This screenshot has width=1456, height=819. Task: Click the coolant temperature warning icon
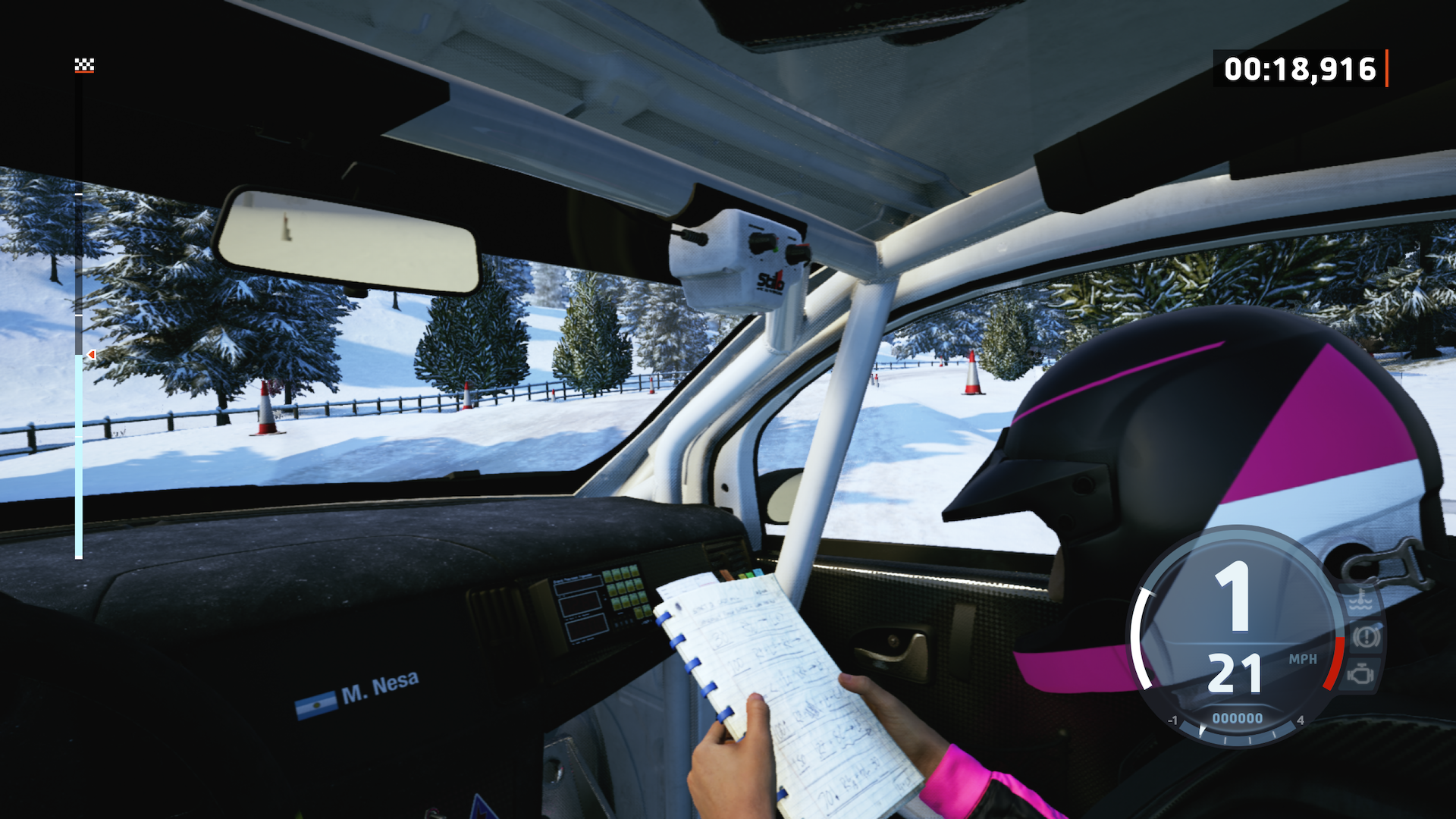[1361, 603]
